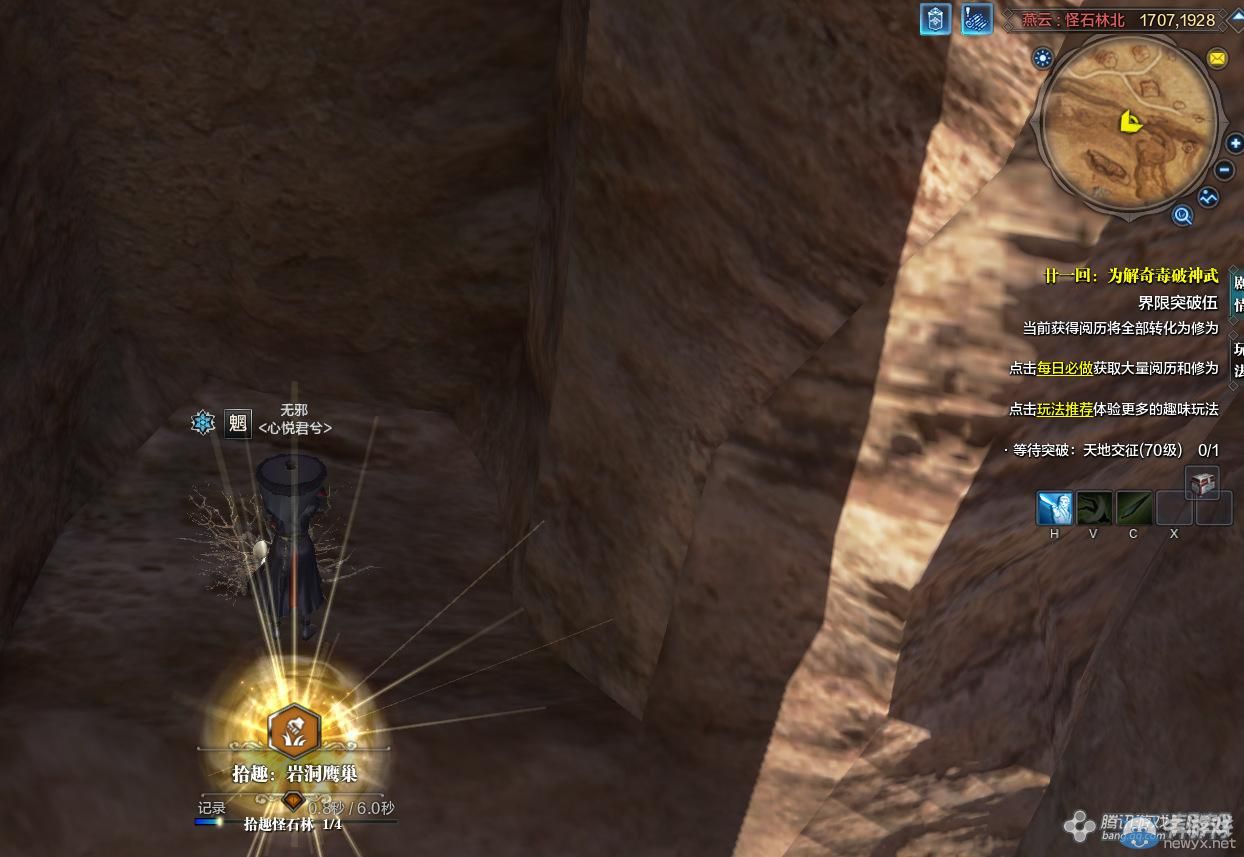The image size is (1244, 857).
Task: Follow the 每日必做 link in quest tracker
Action: click(x=1064, y=368)
